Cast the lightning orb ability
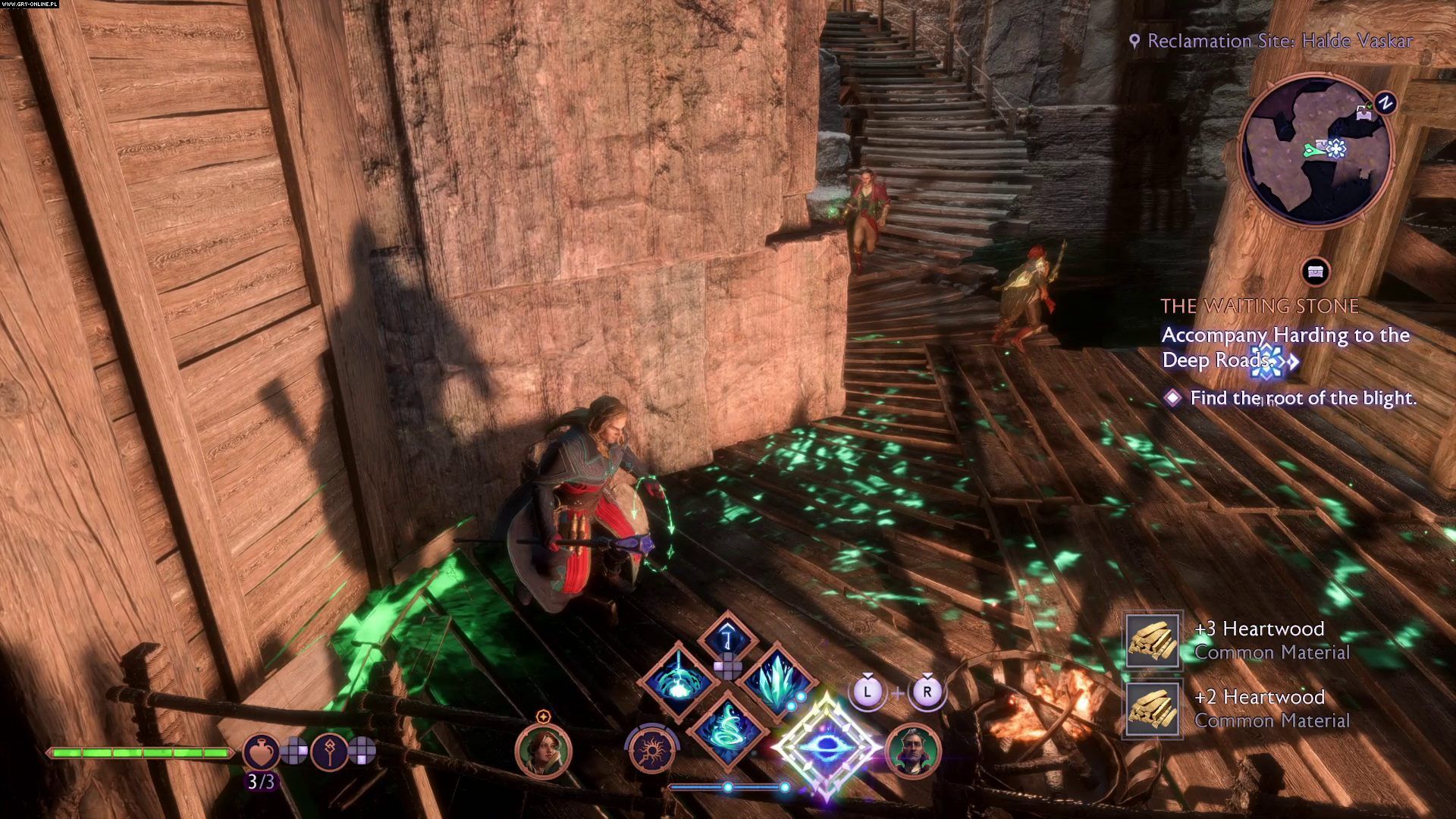Viewport: 1456px width, 819px height. point(677,680)
